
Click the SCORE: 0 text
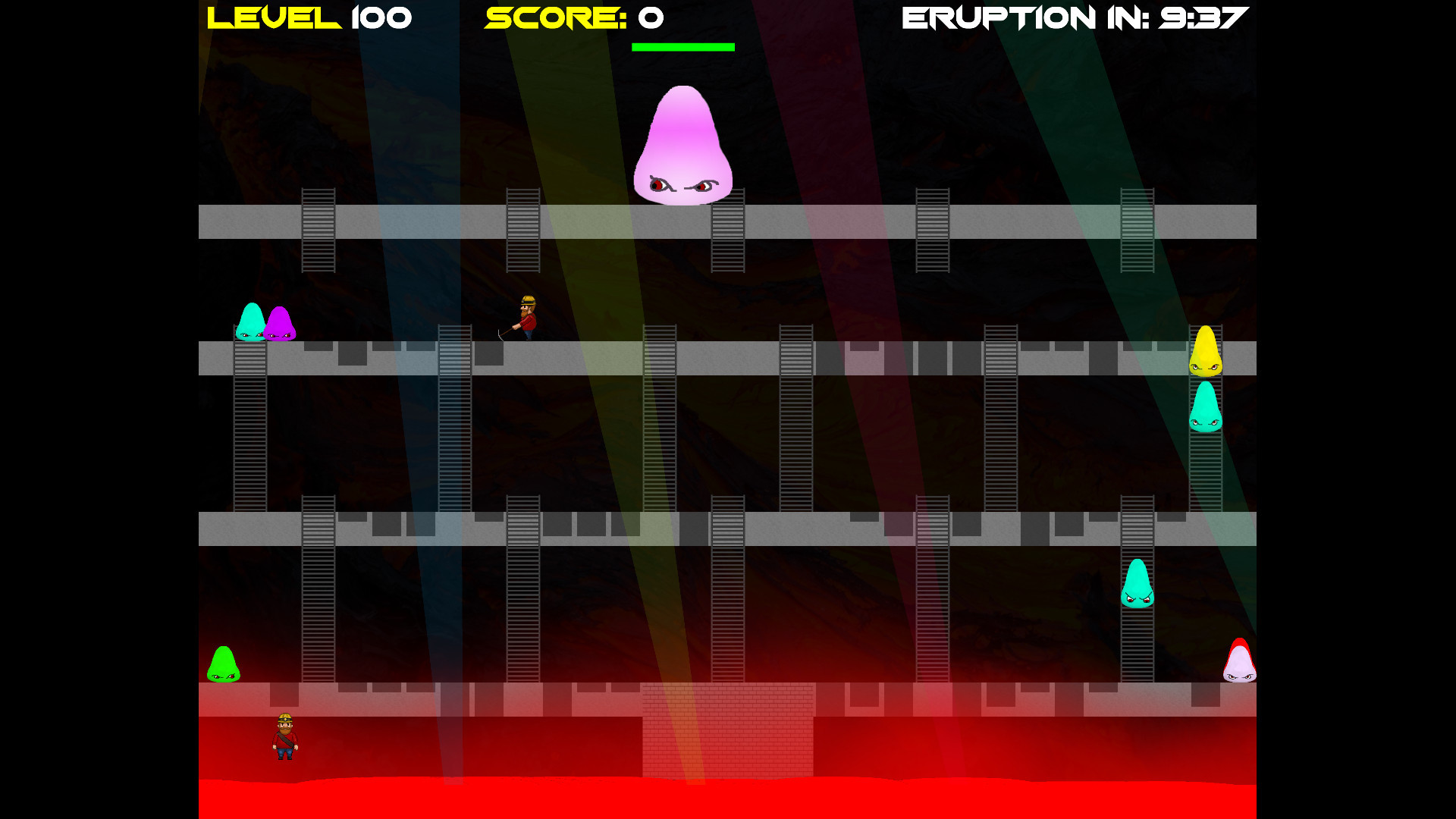click(x=573, y=17)
